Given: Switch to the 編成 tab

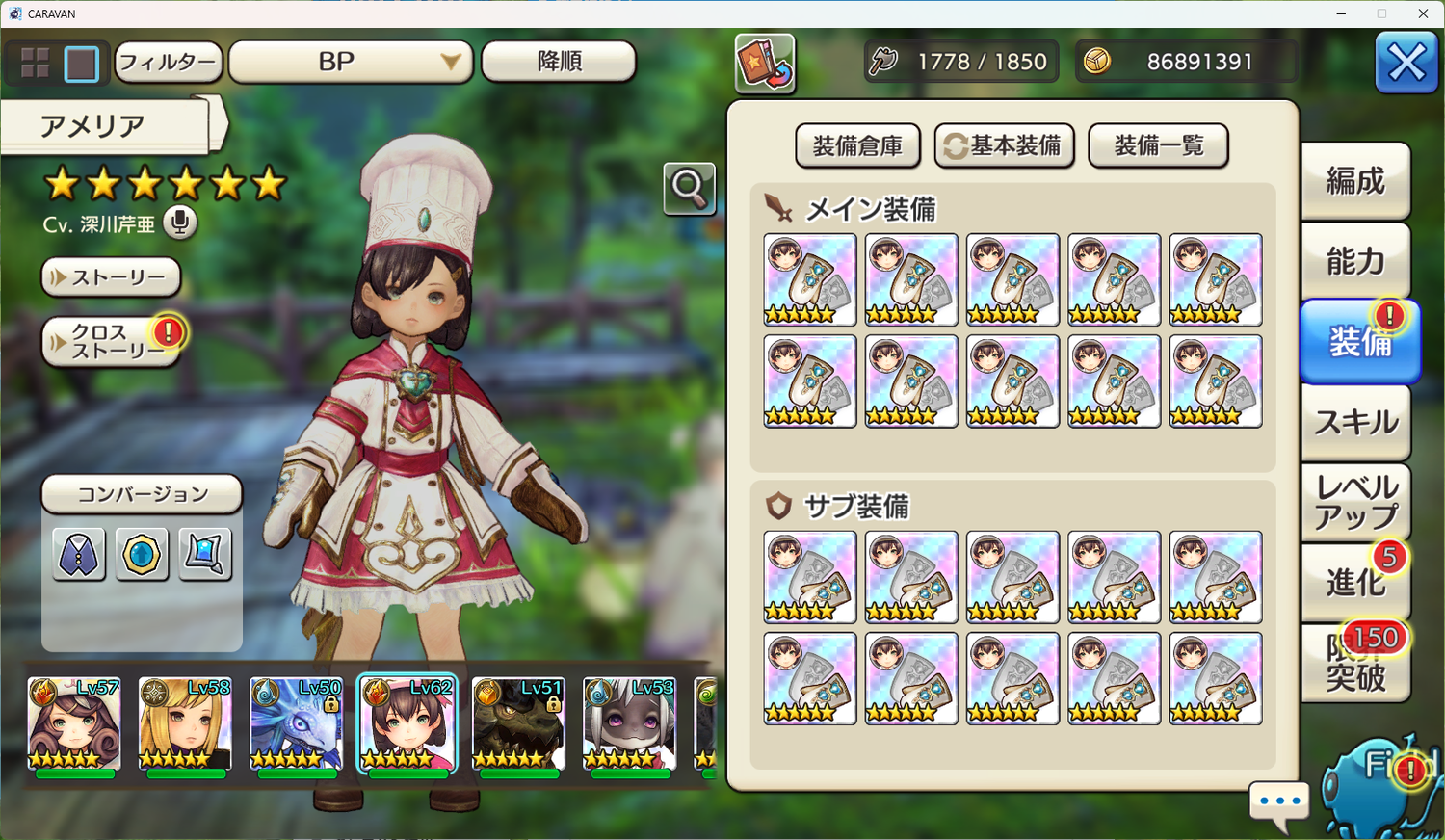Looking at the screenshot, I should (1354, 181).
